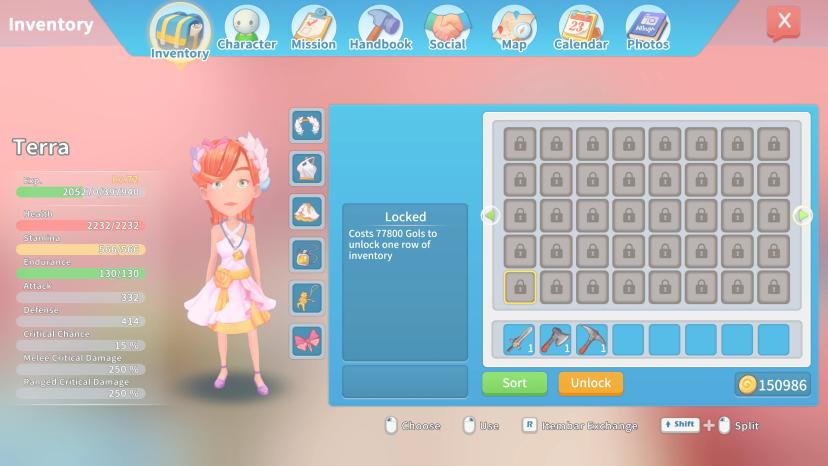Open the Handbook tab
Viewport: 828px width, 466px height.
point(380,27)
